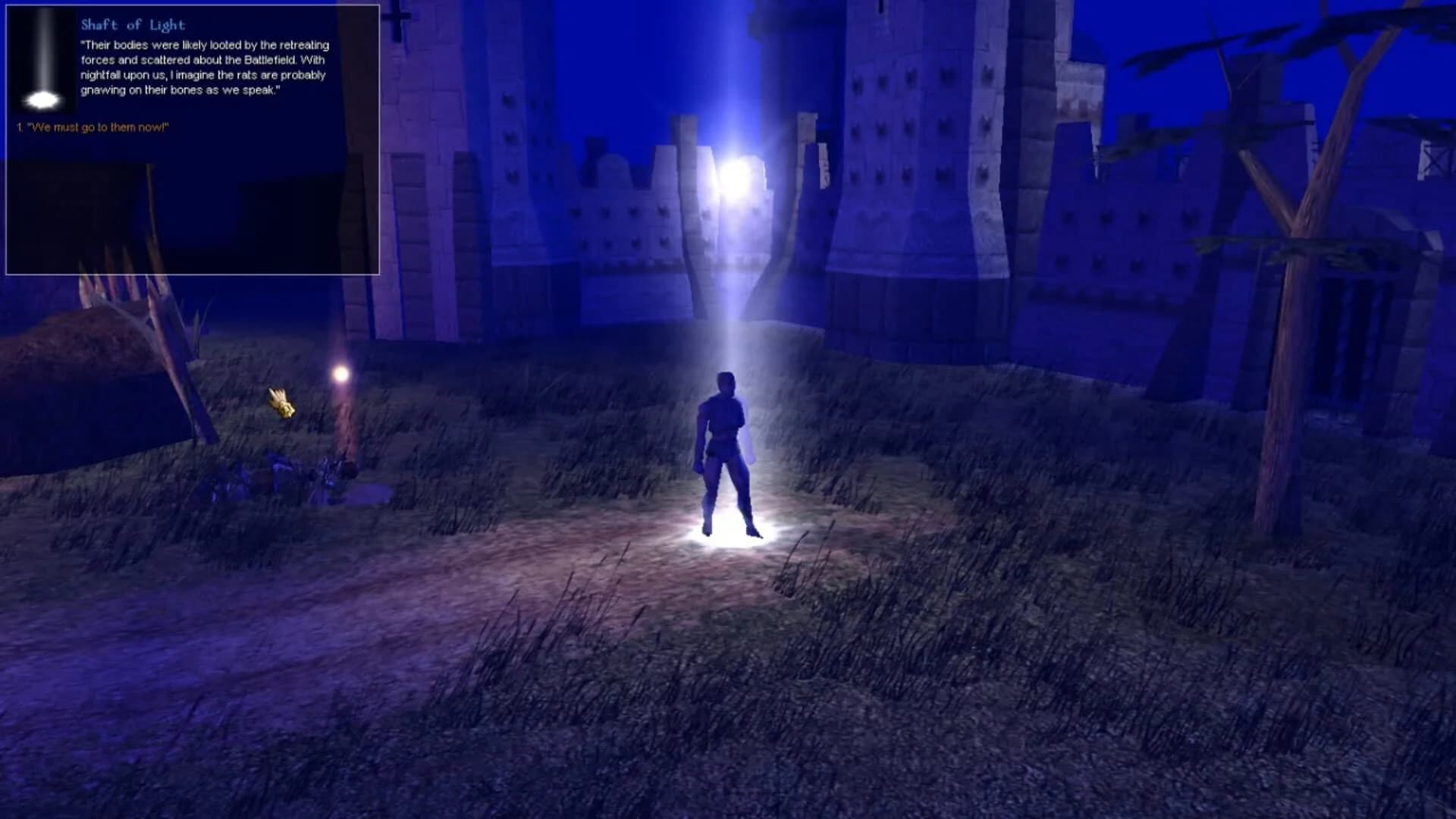This screenshot has width=1456, height=819.
Task: Click the wooden stakes near the dirt mound
Action: (136, 318)
